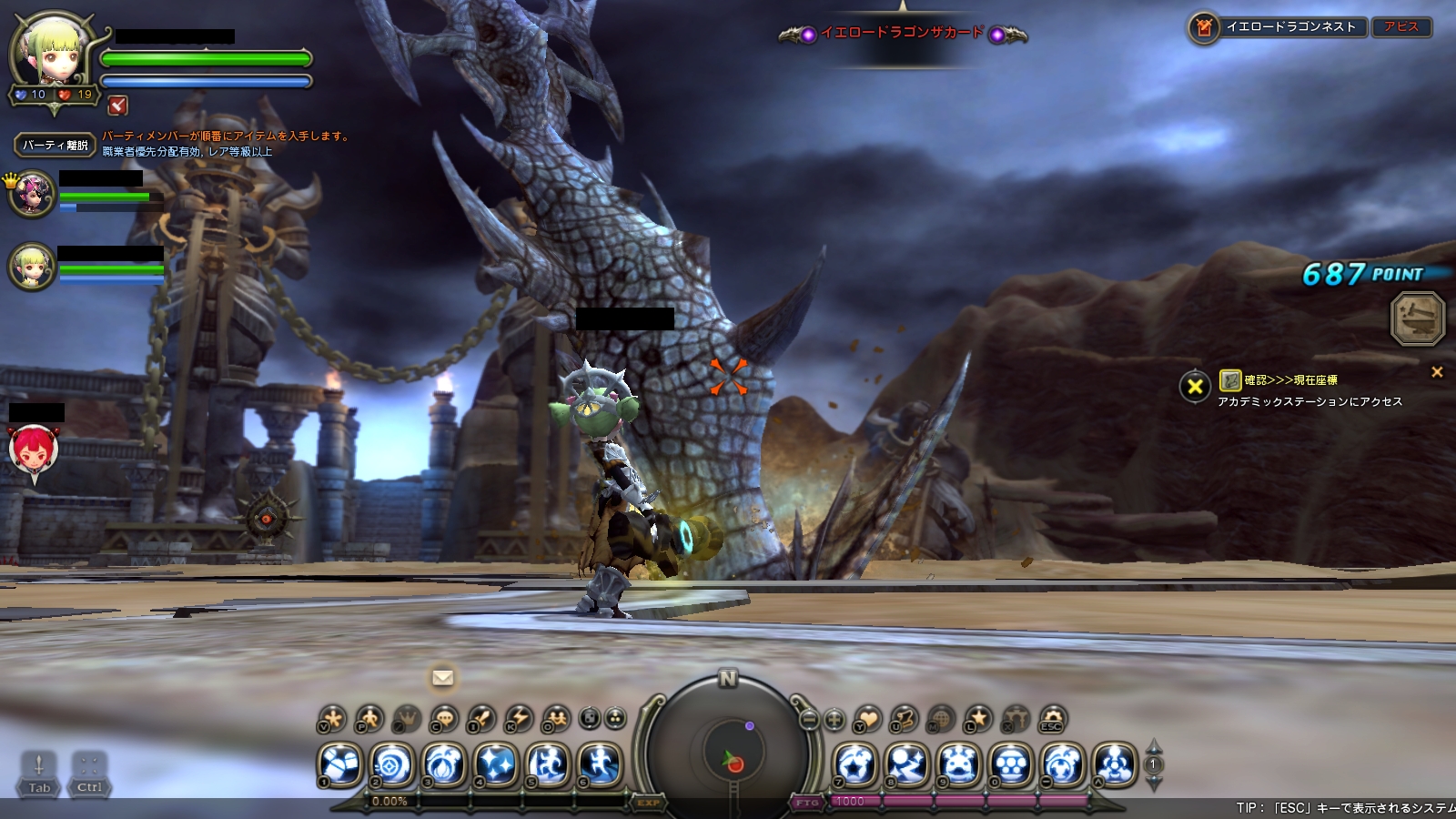Click the circular minimap compass
This screenshot has height=819, width=1456.
point(728,752)
